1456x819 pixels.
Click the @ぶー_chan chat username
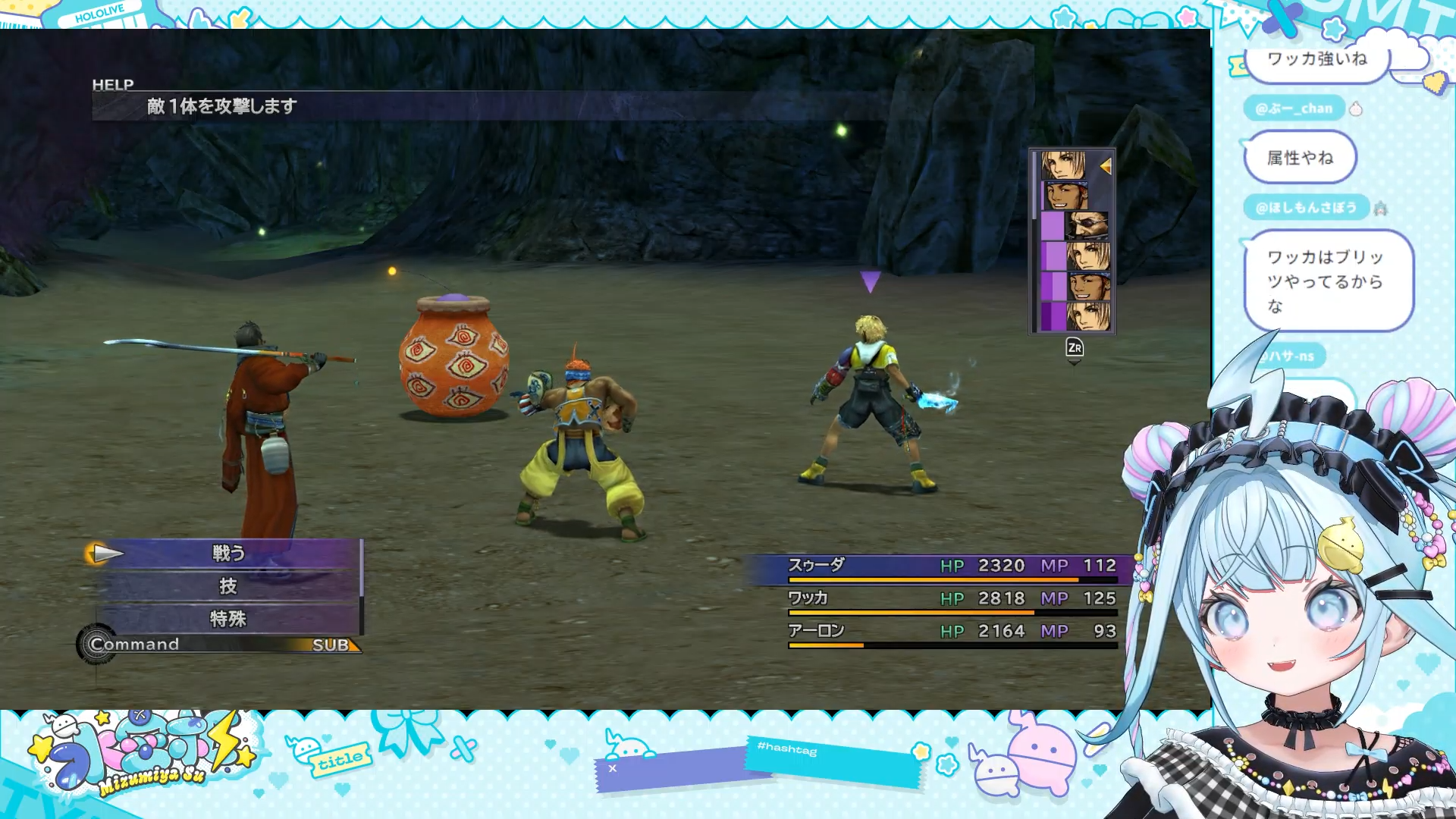(1293, 108)
